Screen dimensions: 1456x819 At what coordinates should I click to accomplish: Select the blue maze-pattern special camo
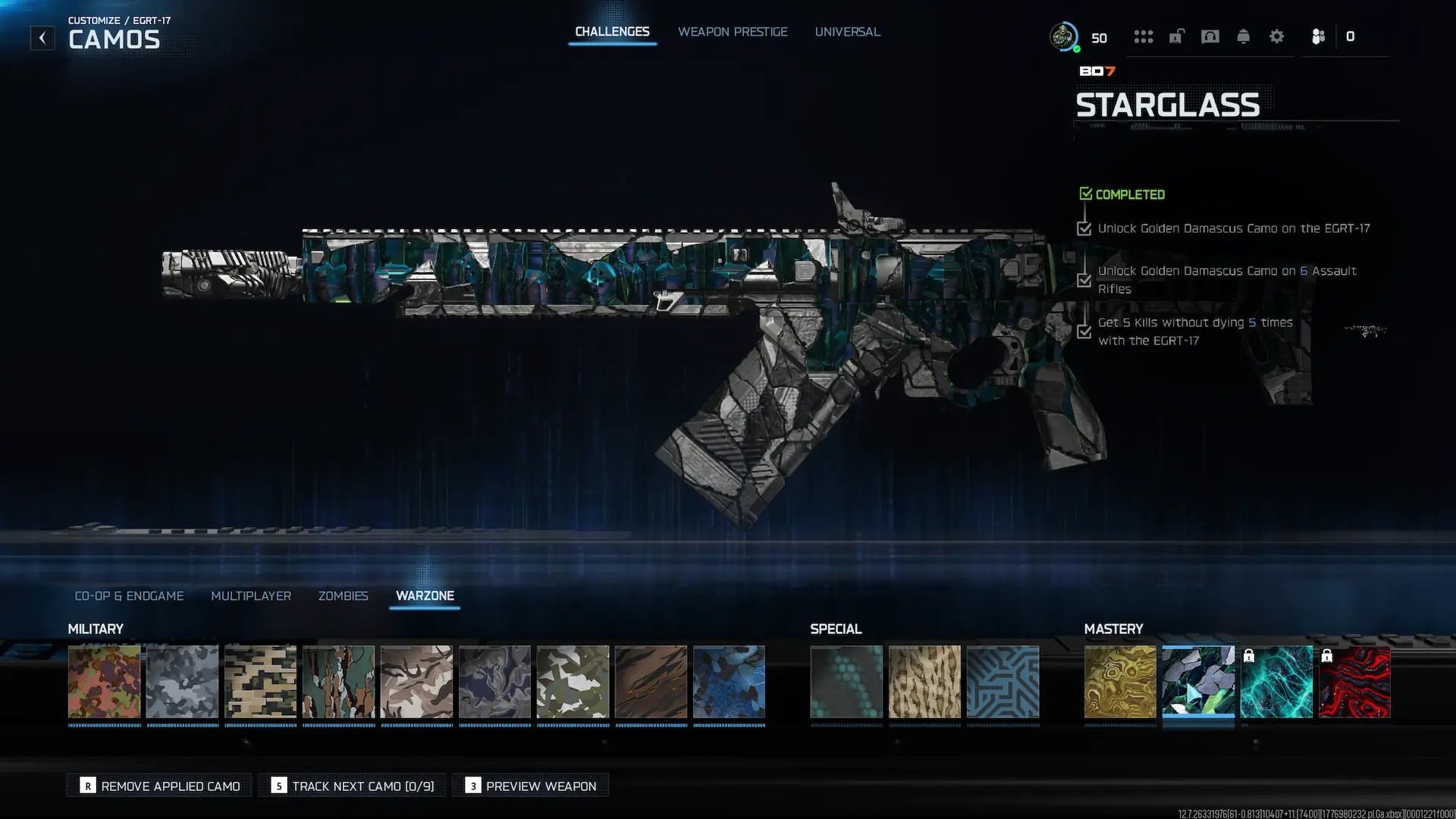click(x=1003, y=682)
